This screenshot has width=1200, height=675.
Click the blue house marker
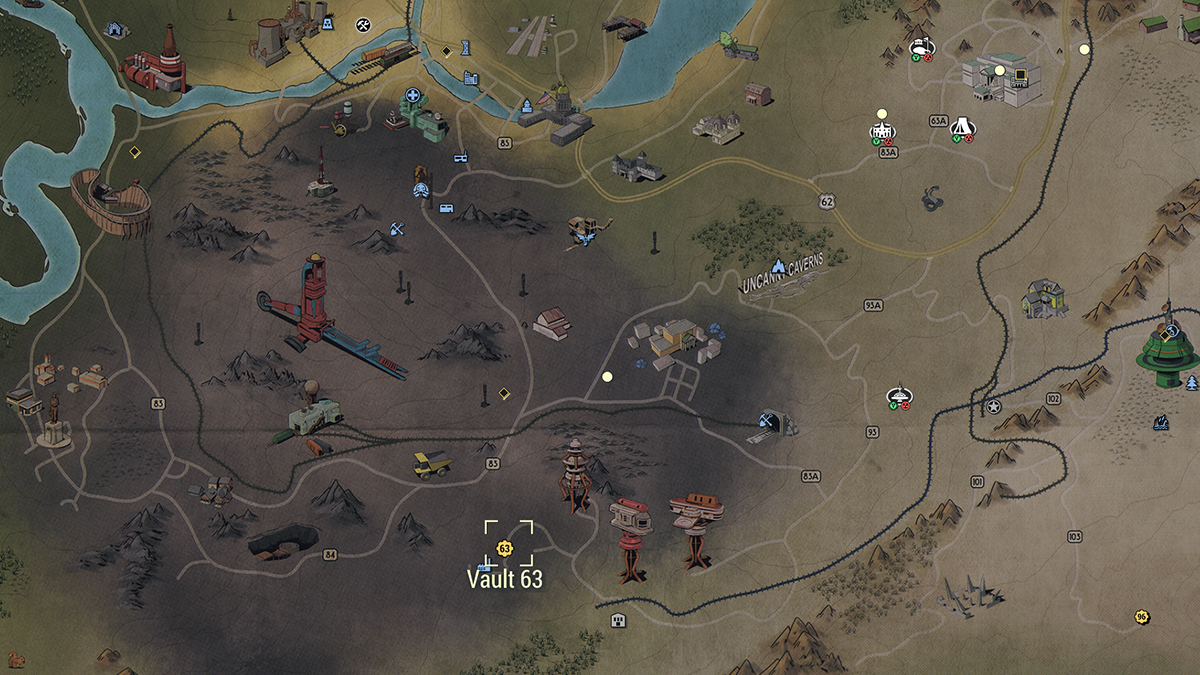[117, 30]
